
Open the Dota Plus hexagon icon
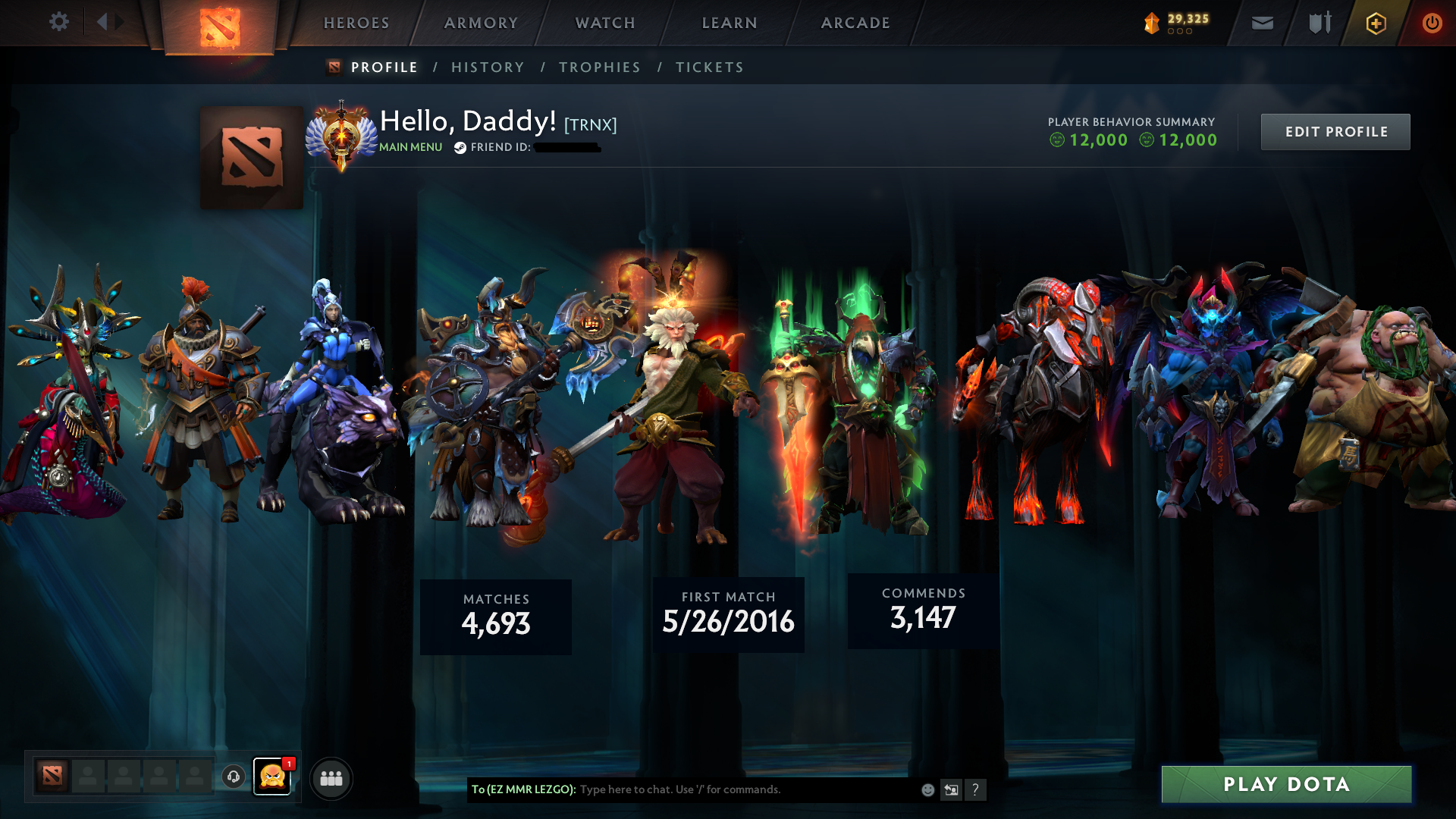click(x=1375, y=23)
